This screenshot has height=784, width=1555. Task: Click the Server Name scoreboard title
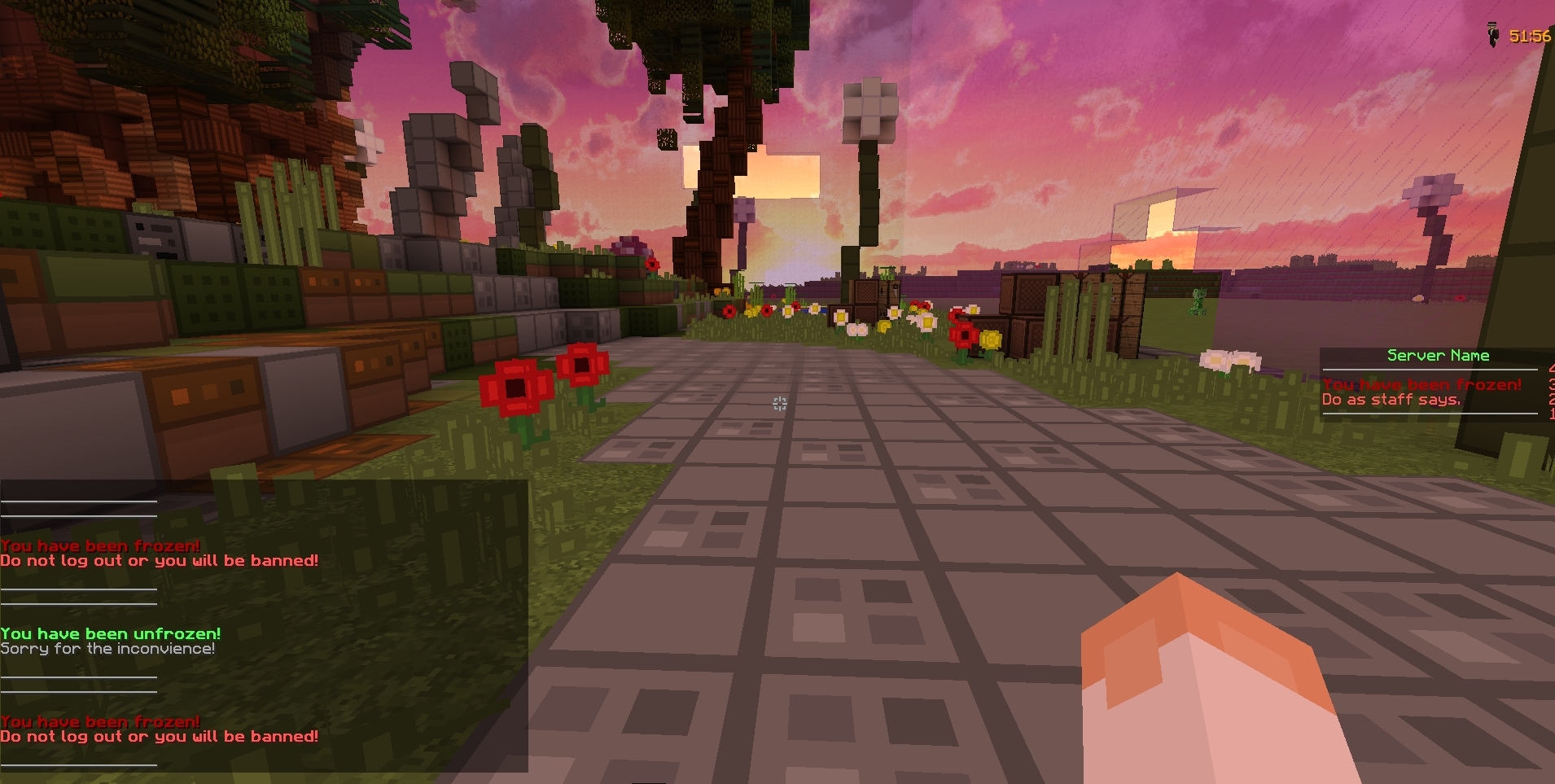tap(1438, 355)
